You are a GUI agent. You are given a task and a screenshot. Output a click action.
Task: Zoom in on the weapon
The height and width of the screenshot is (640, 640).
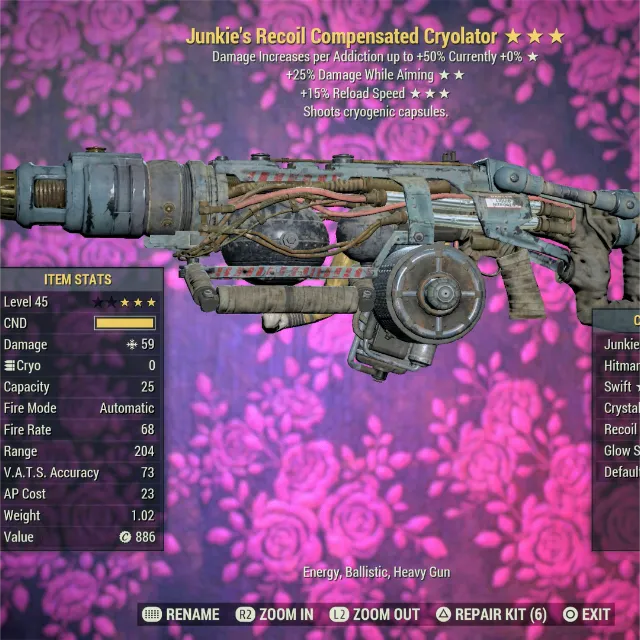point(274,614)
